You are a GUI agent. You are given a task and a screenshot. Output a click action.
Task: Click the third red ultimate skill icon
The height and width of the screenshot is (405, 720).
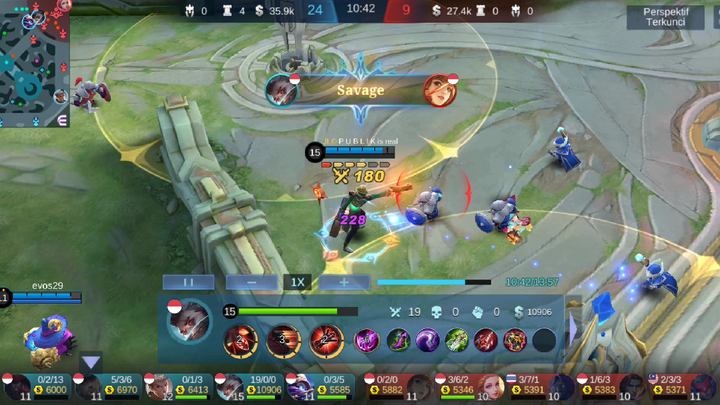(x=325, y=341)
